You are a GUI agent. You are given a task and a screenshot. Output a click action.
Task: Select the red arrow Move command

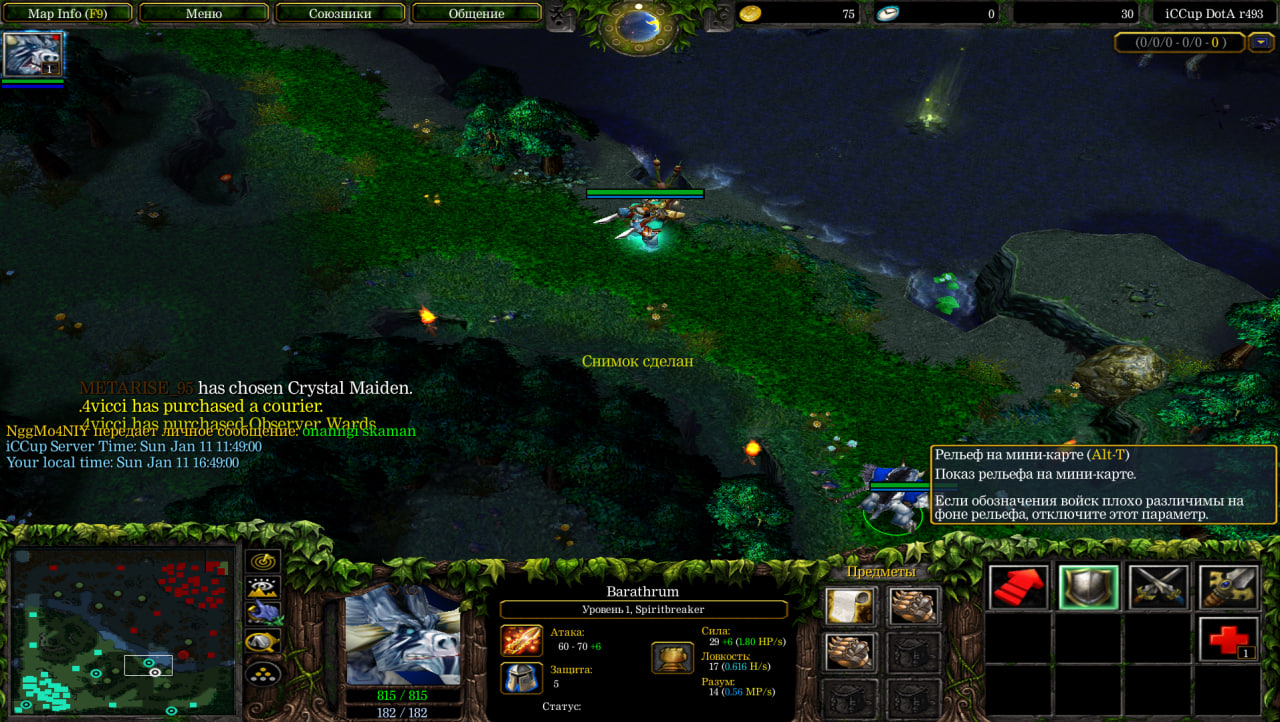pyautogui.click(x=1019, y=587)
